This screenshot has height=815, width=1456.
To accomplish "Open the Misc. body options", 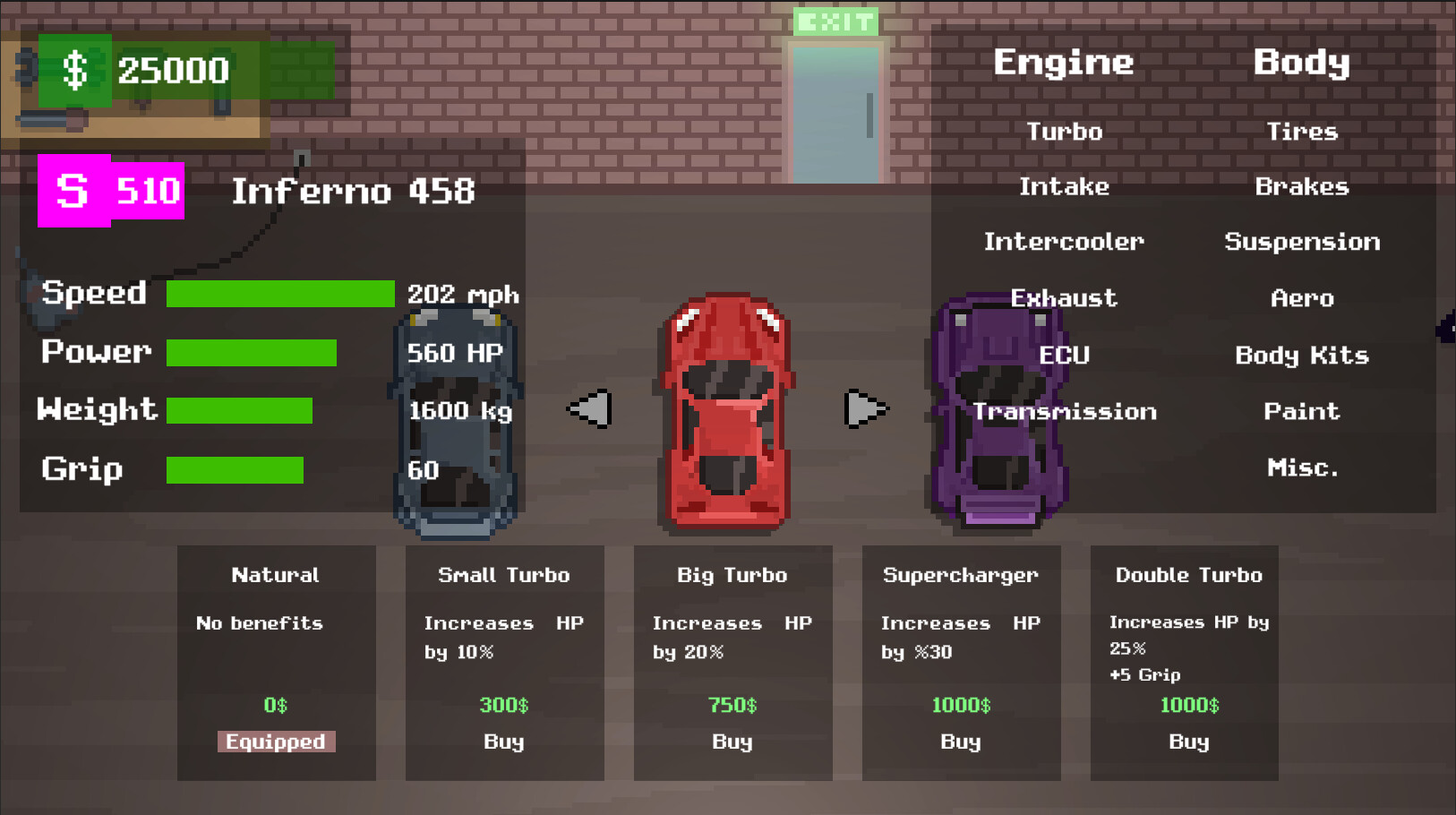I will coord(1304,467).
